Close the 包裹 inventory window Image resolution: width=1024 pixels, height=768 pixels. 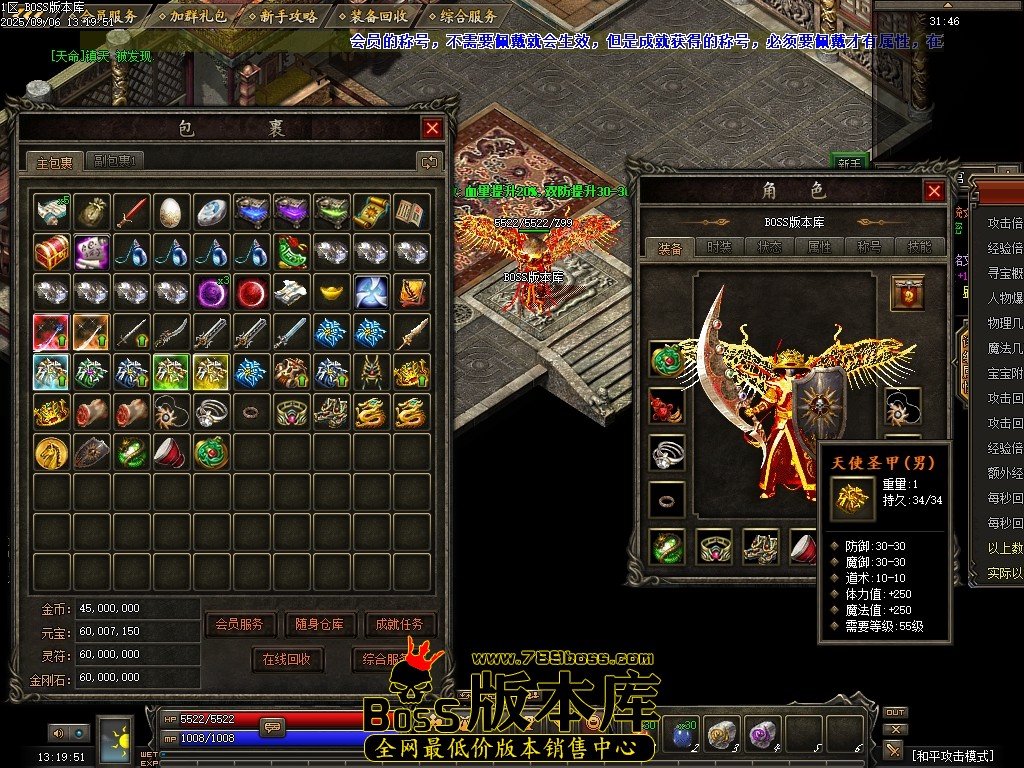432,128
